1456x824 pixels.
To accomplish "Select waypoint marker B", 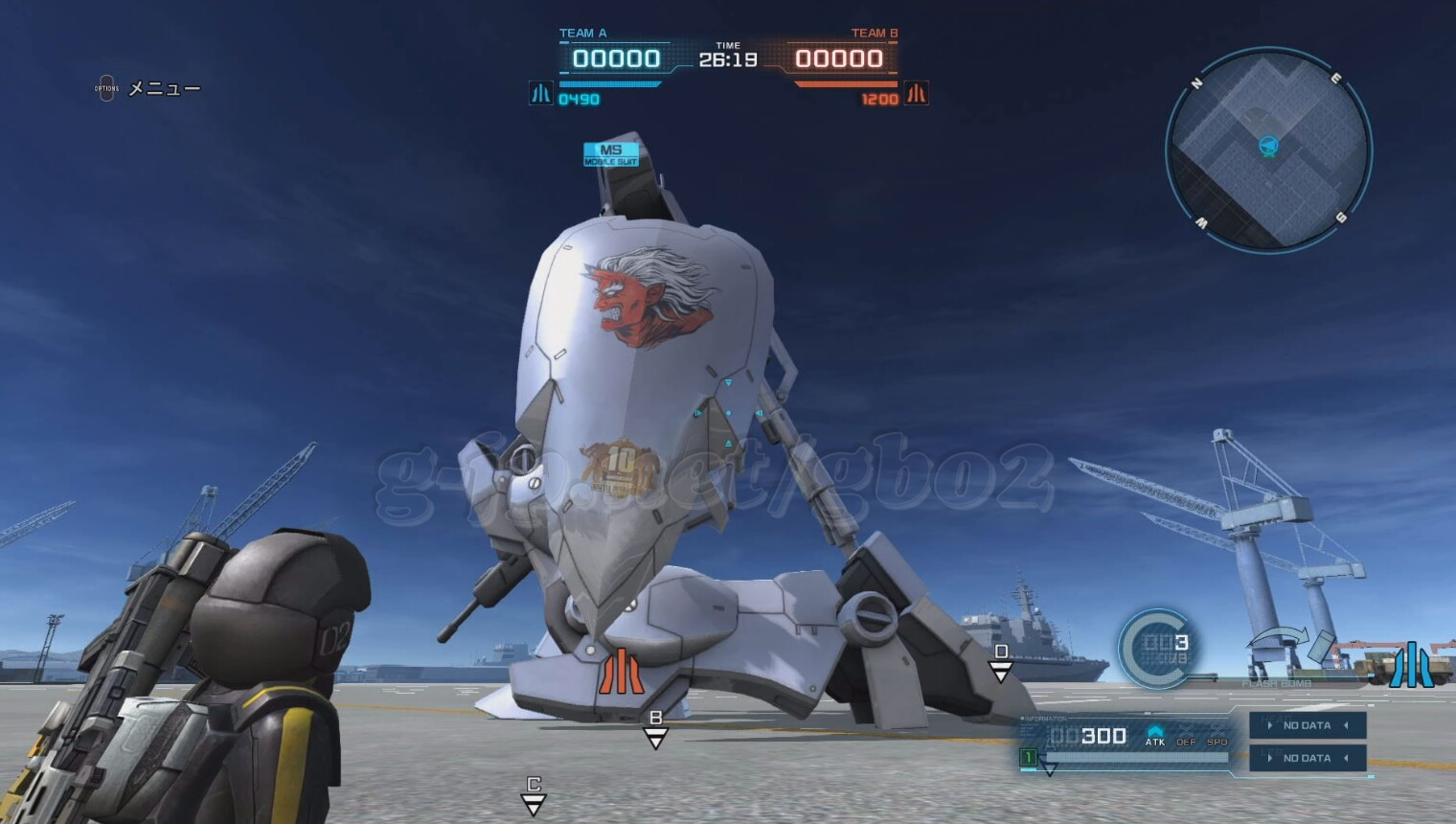I will (x=655, y=730).
